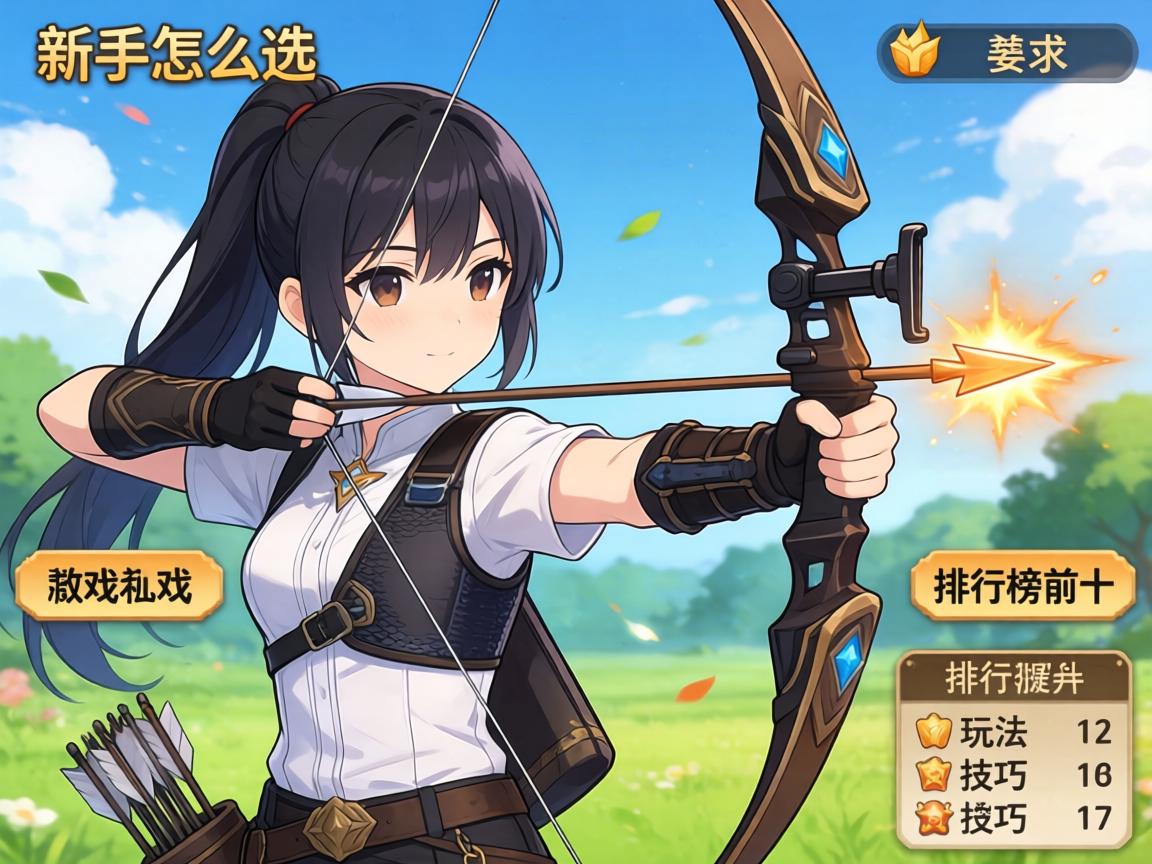The image size is (1152, 864).
Task: Open the 姜求 crown button
Action: tap(1007, 54)
